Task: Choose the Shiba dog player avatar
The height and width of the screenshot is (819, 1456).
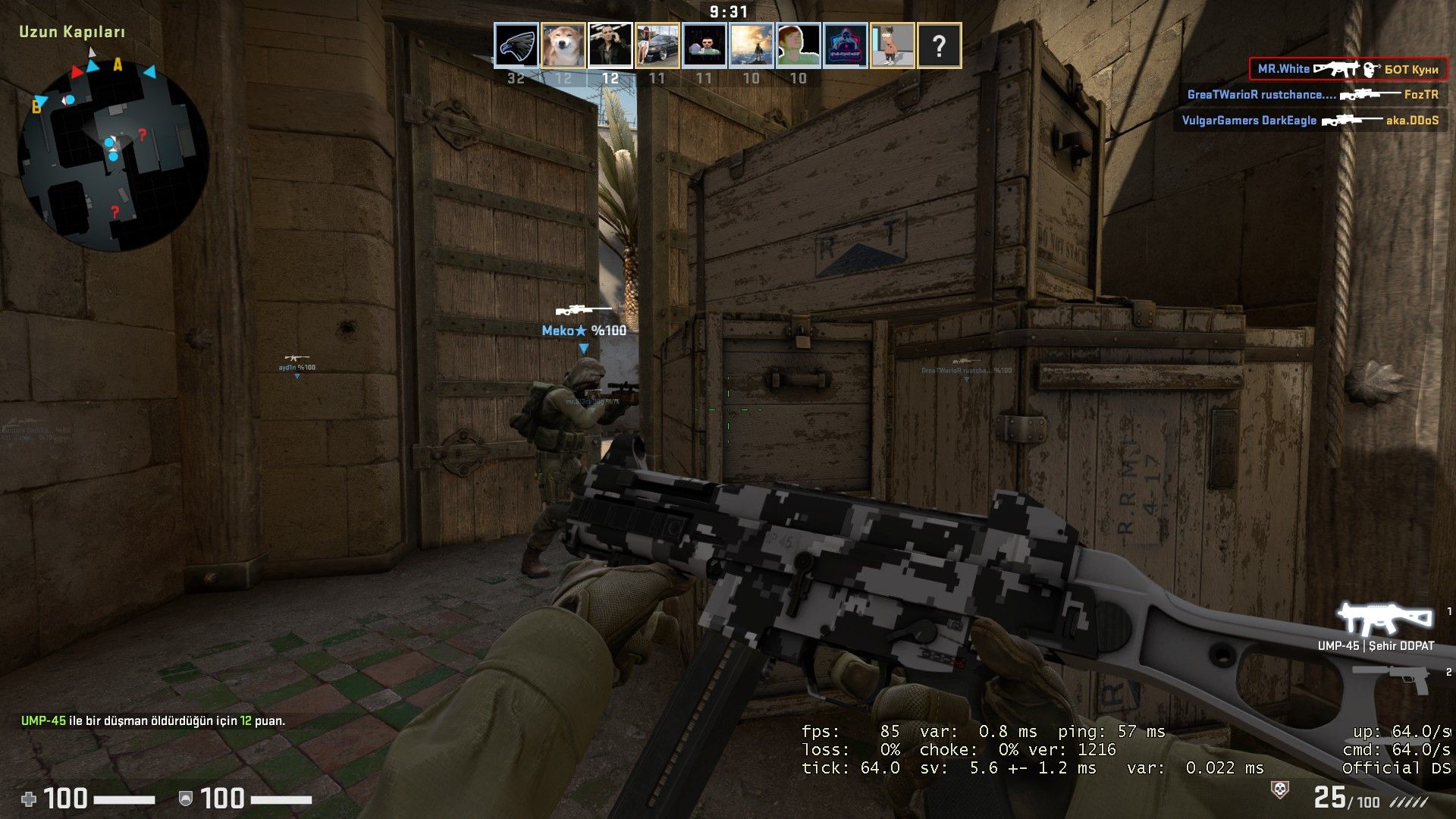Action: click(563, 45)
